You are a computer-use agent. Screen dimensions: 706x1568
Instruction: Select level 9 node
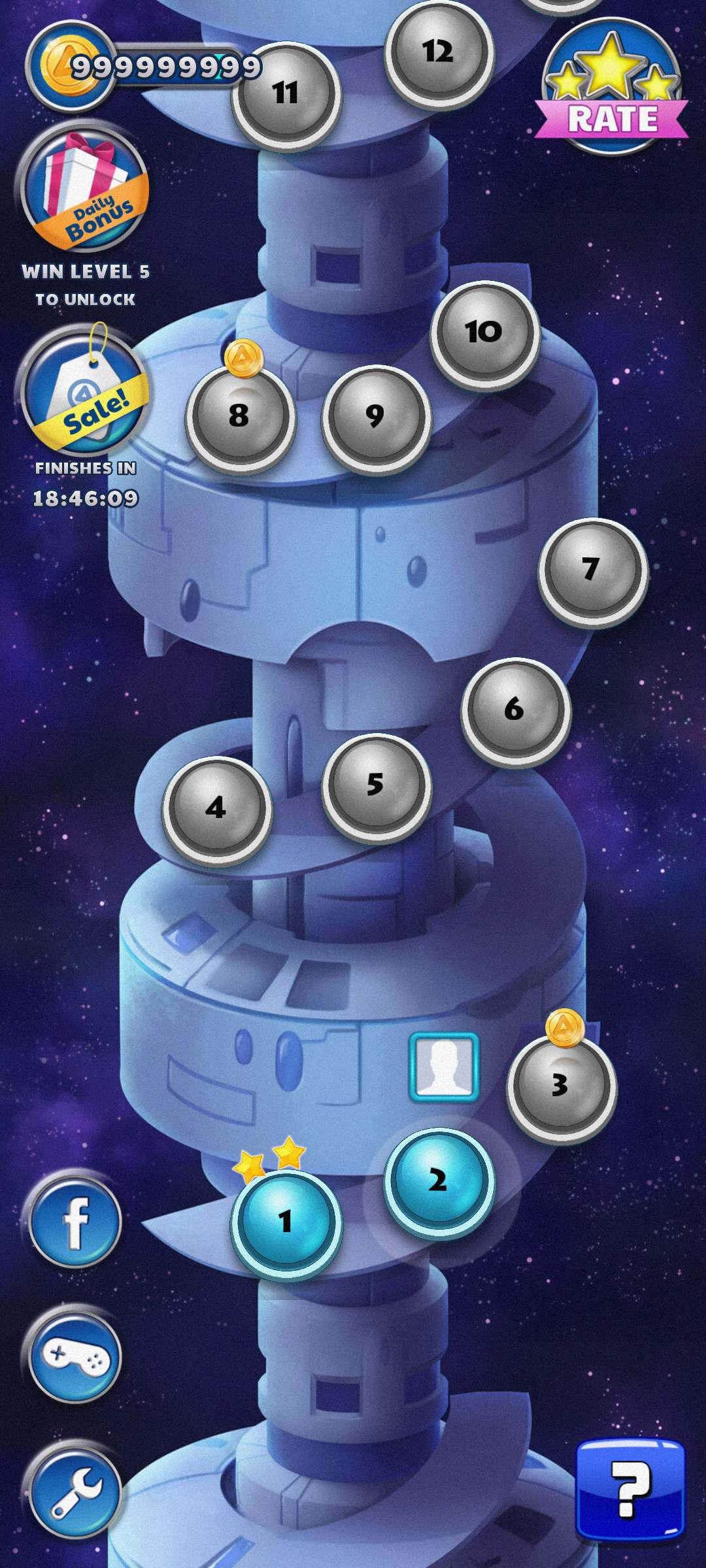pyautogui.click(x=376, y=417)
